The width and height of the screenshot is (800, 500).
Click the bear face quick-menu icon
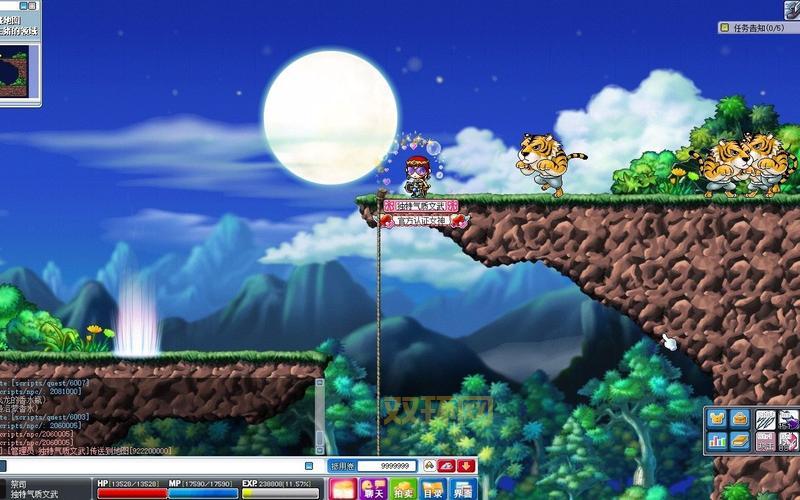[717, 419]
